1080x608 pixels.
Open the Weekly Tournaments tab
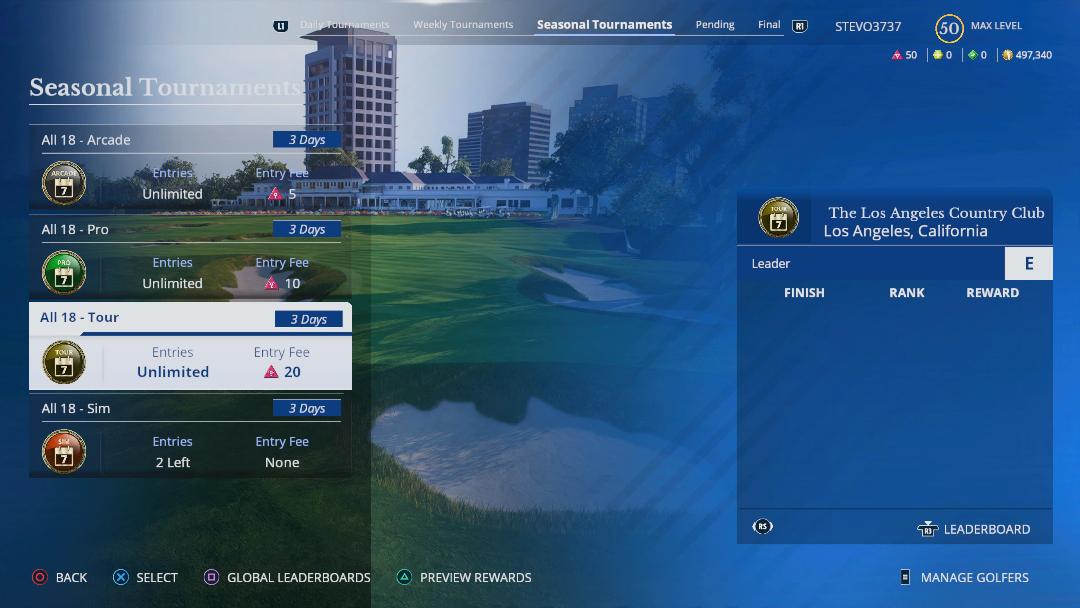click(x=463, y=25)
